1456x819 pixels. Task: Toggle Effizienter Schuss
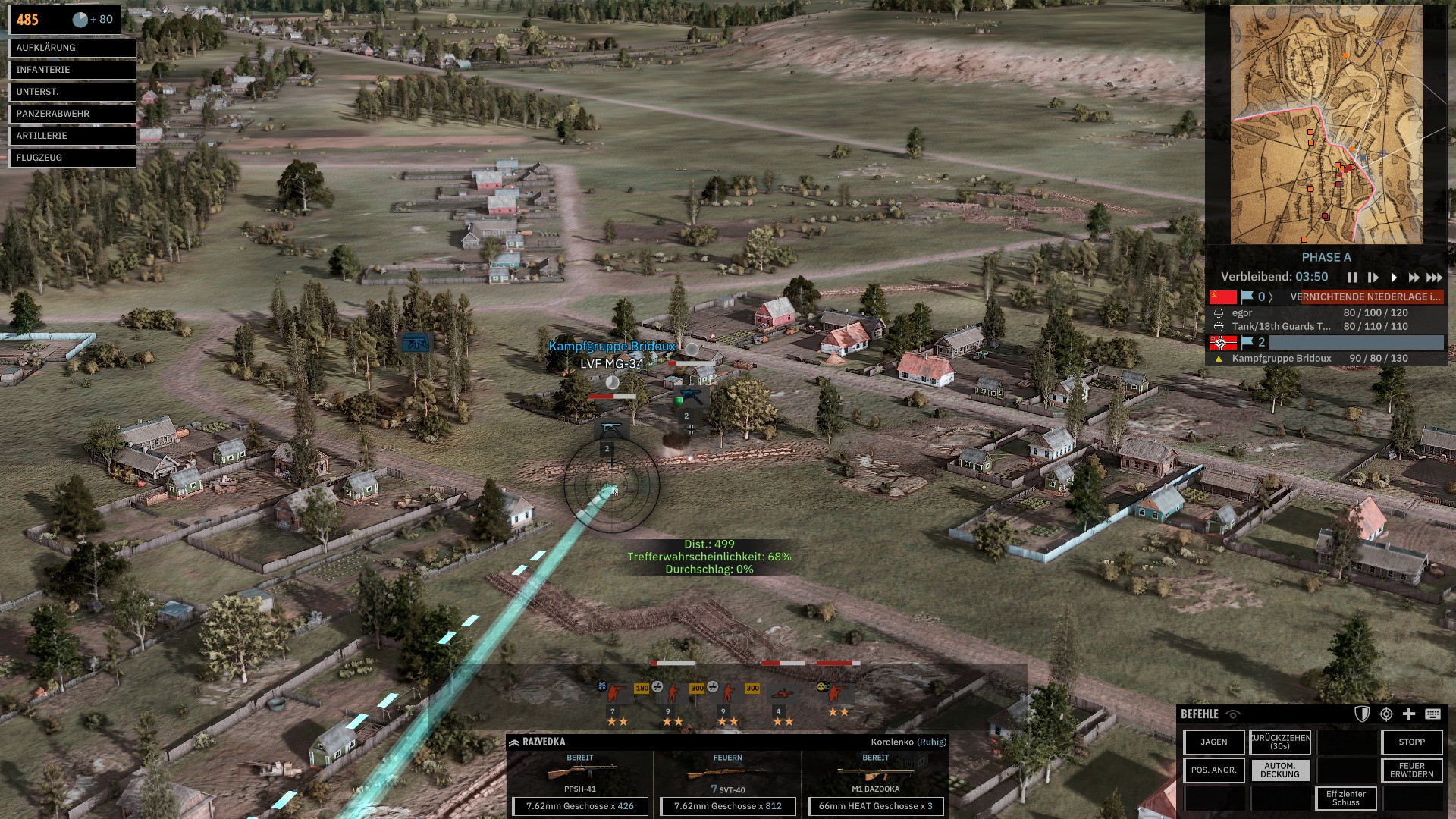[x=1346, y=799]
